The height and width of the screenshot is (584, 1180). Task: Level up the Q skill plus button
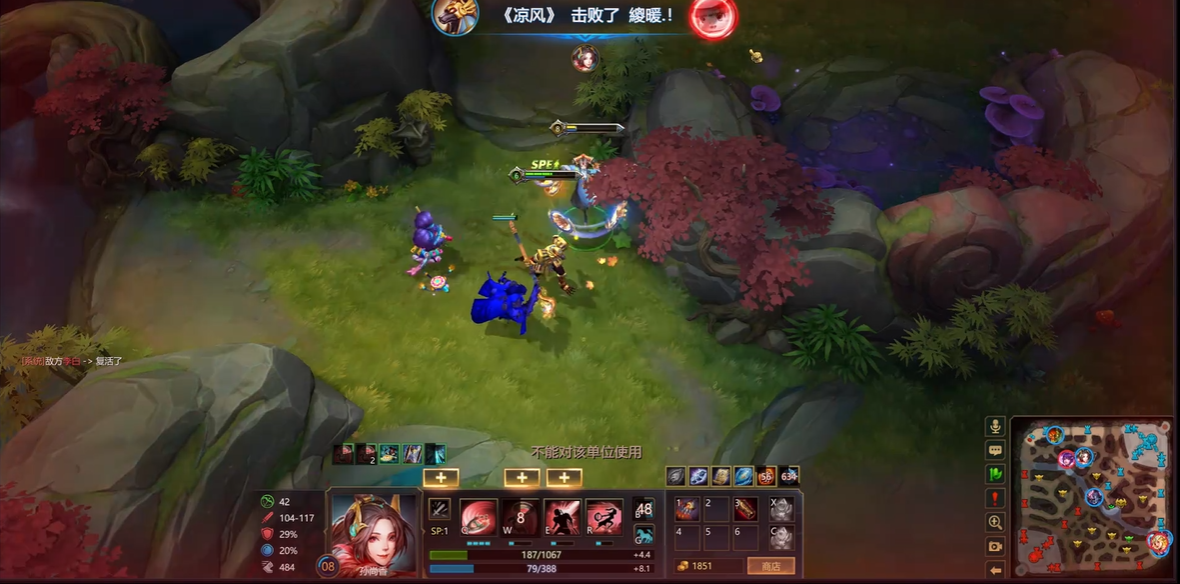441,478
